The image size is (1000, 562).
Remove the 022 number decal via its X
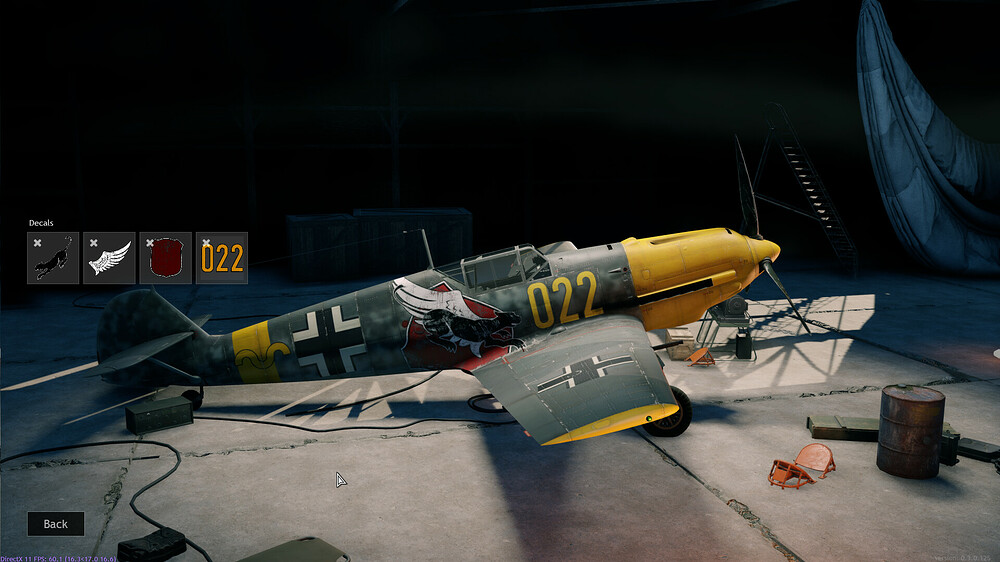coord(205,242)
